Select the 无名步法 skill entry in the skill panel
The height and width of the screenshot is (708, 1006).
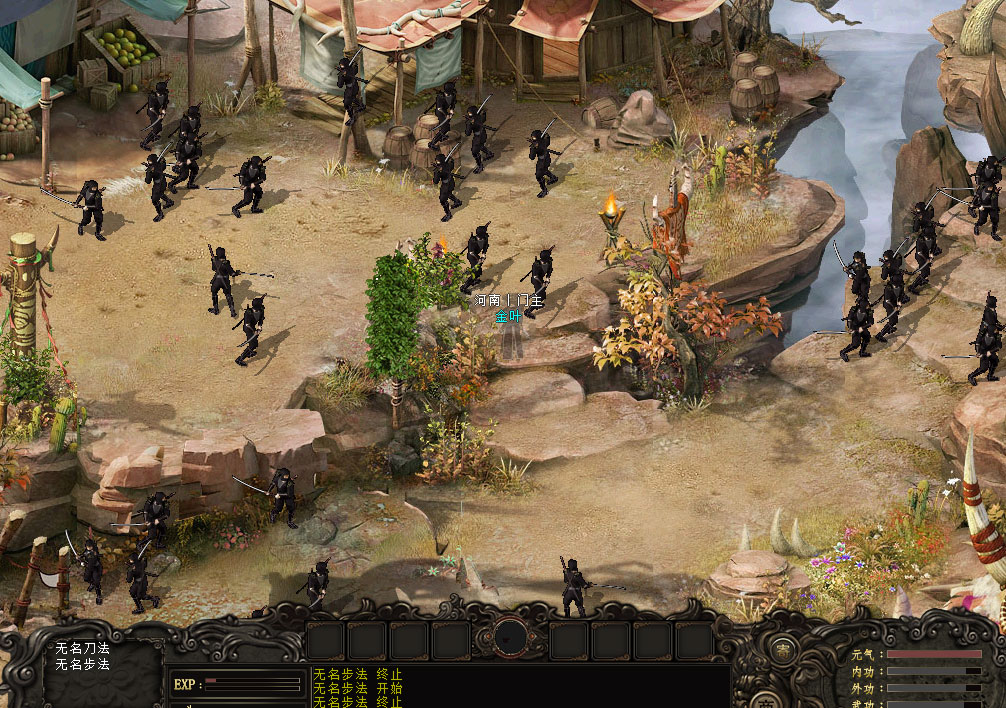(x=83, y=664)
